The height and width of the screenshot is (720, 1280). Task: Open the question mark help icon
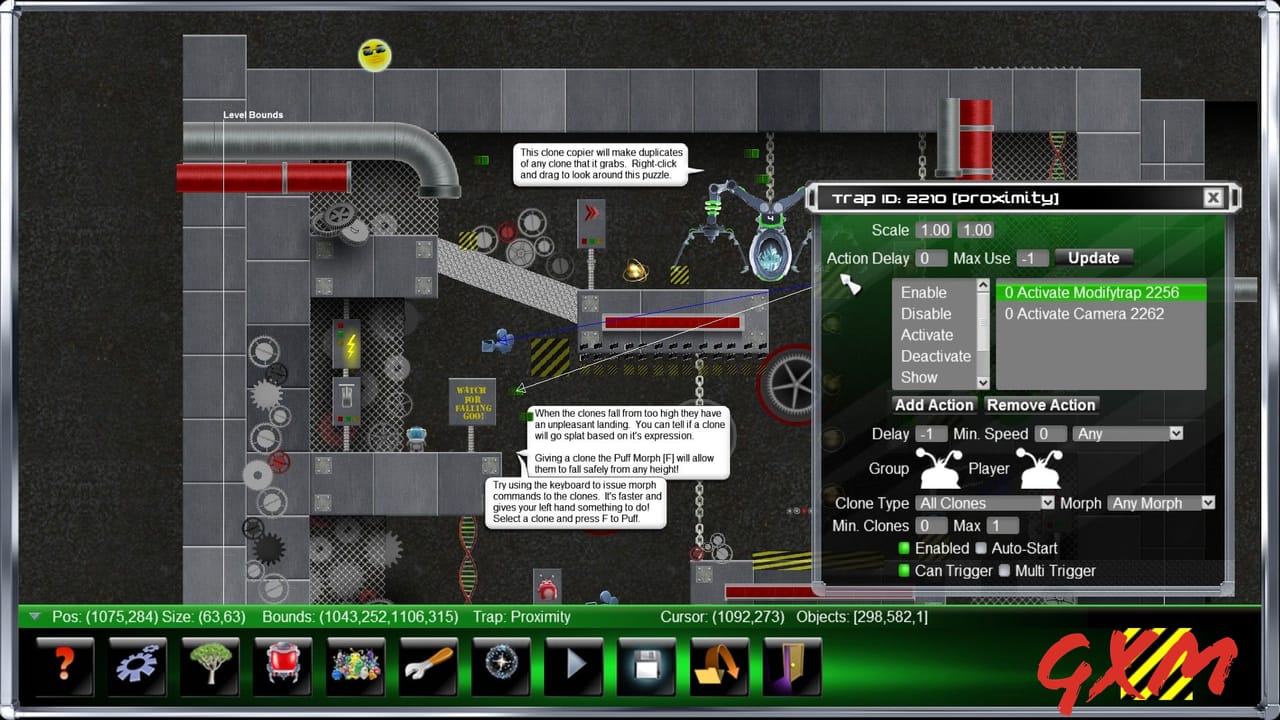pos(64,665)
